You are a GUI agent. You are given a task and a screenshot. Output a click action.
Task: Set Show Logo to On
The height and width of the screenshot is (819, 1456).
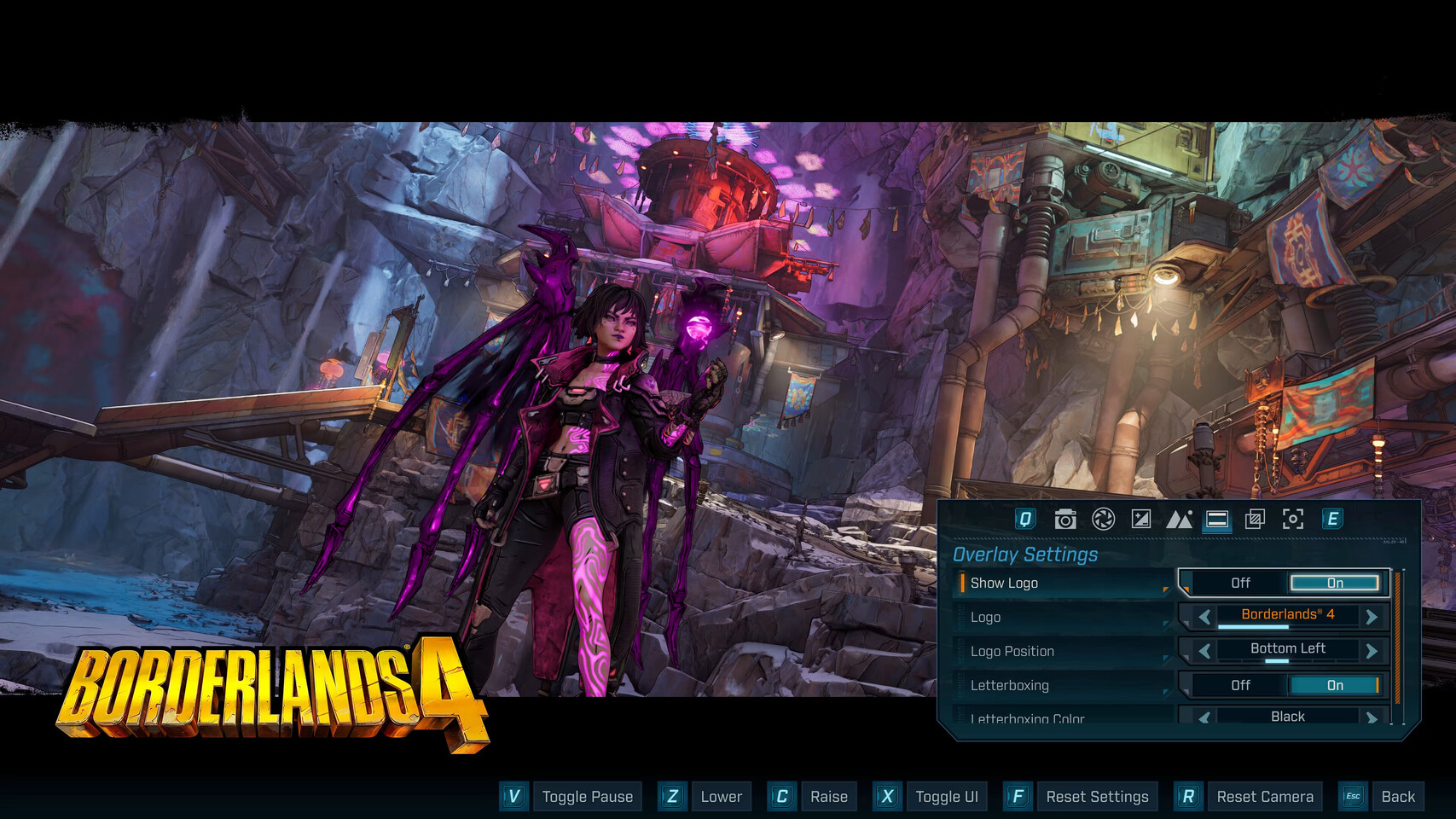[1334, 583]
